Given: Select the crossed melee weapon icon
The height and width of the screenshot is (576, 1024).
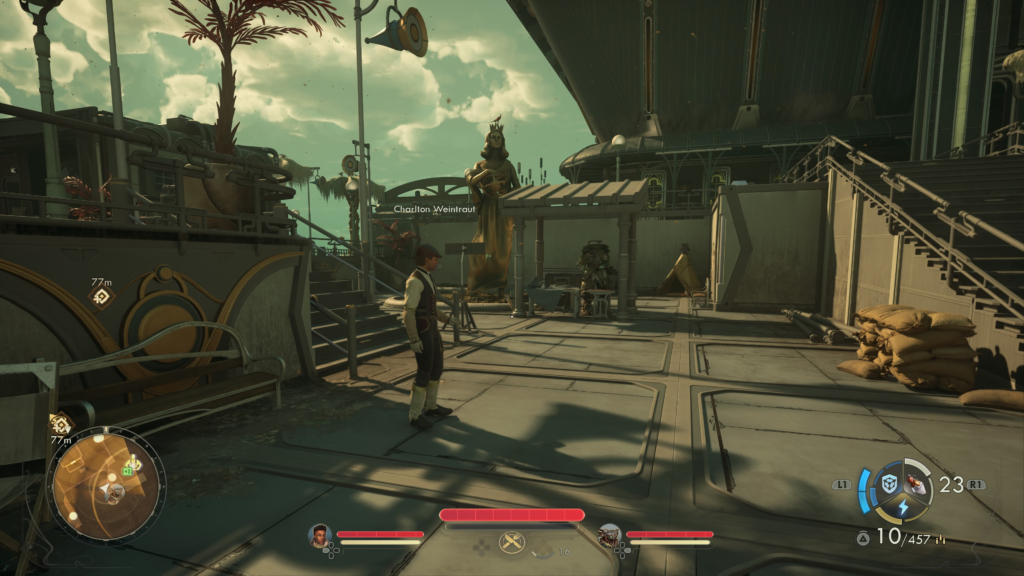Looking at the screenshot, I should pyautogui.click(x=512, y=541).
